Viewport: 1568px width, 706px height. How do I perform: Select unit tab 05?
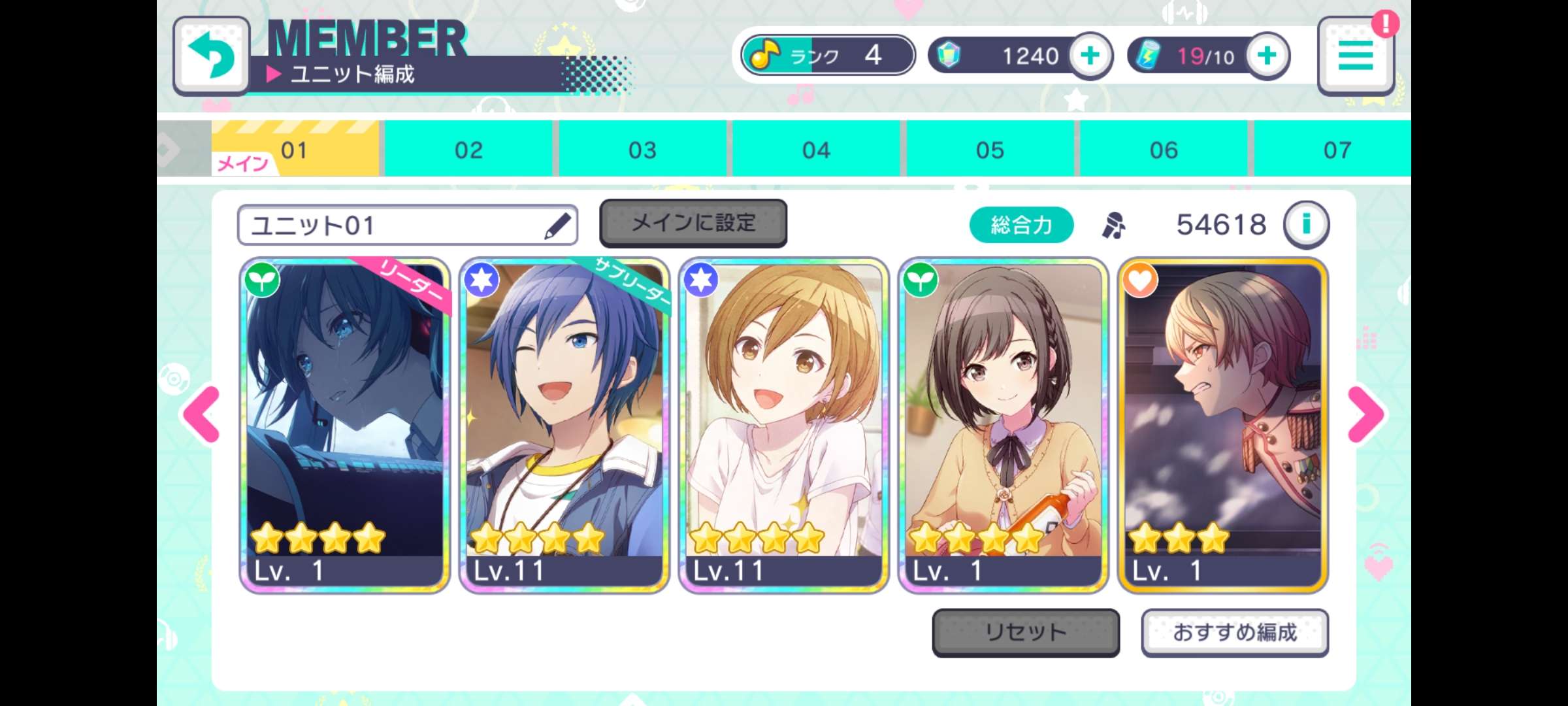(x=990, y=149)
